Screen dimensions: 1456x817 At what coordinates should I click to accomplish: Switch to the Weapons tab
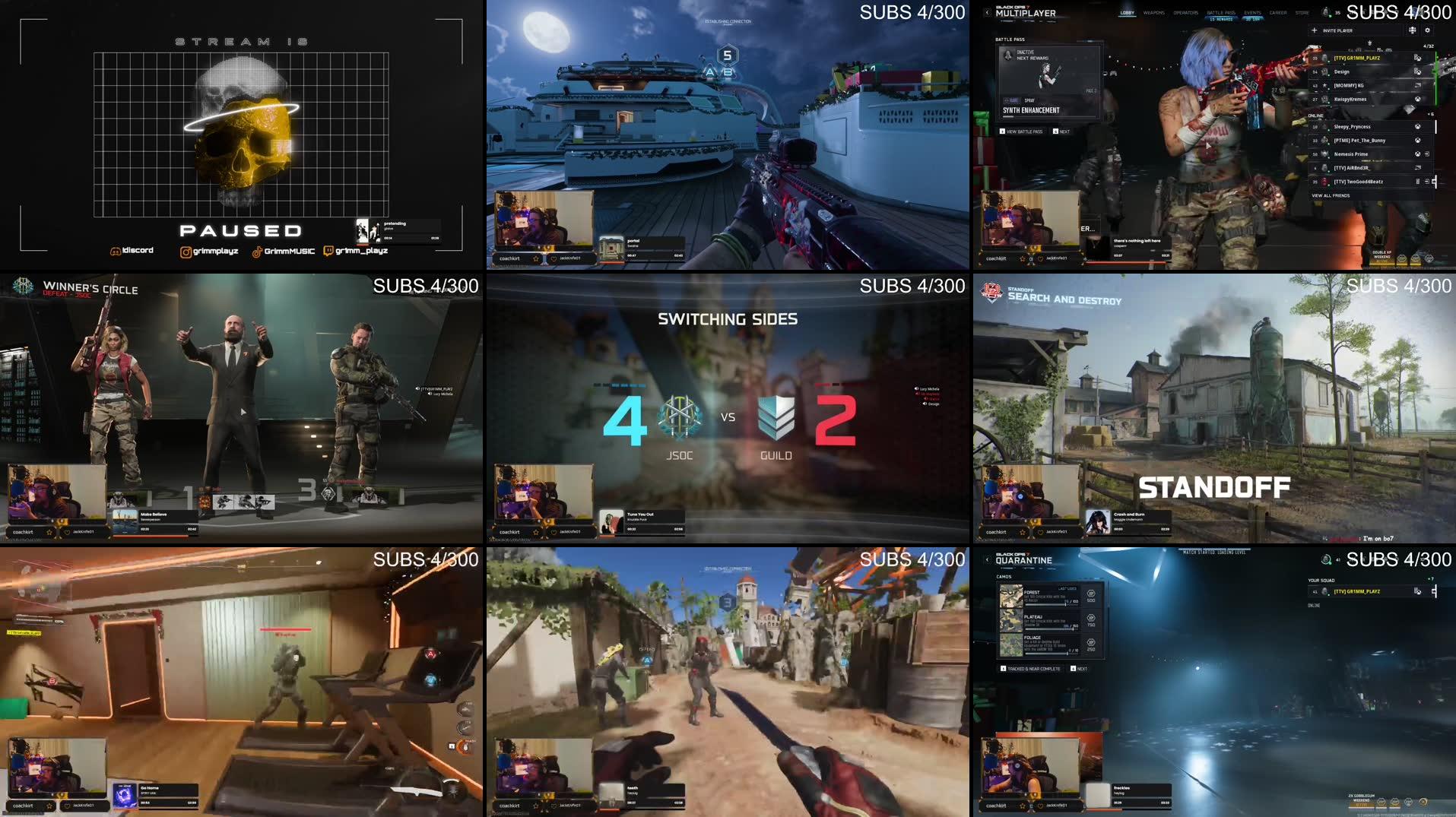tap(1153, 13)
